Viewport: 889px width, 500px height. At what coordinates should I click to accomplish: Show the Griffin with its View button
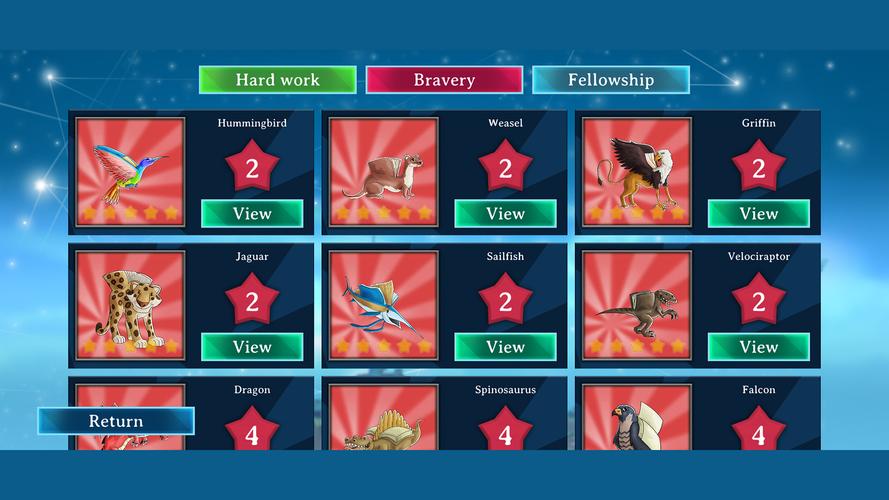pos(758,213)
